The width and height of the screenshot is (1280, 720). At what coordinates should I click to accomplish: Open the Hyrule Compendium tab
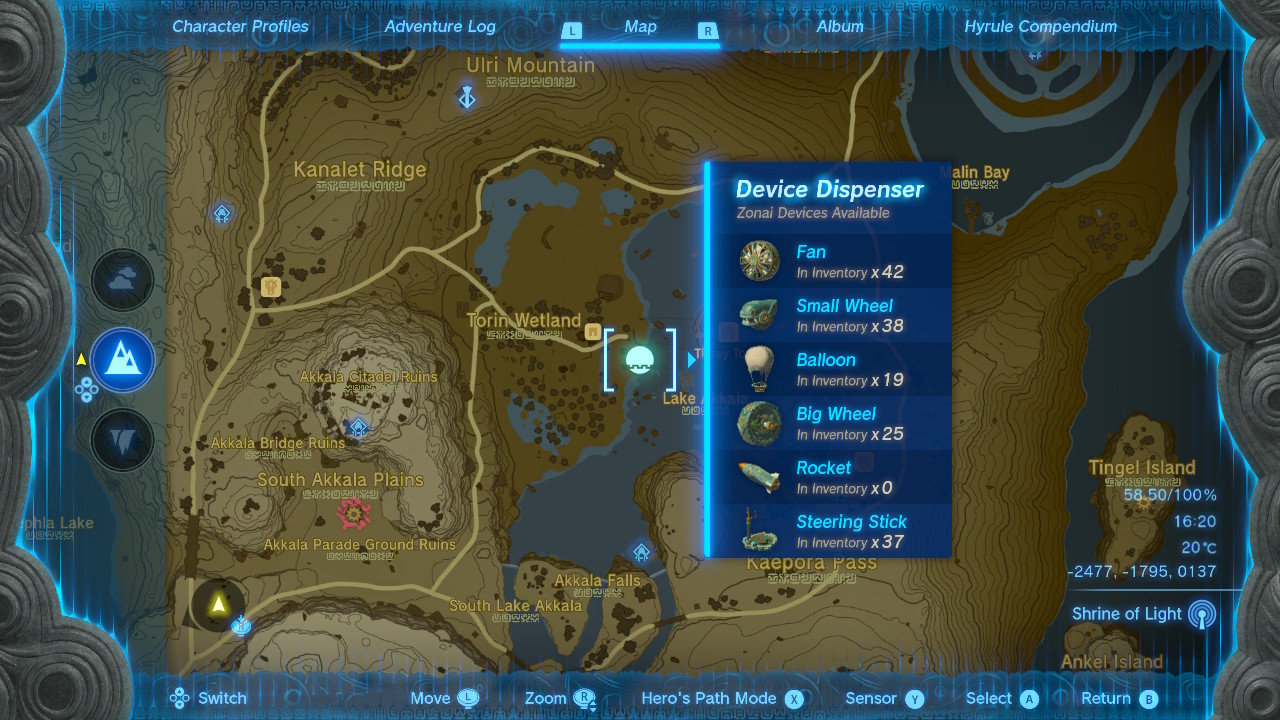(x=1040, y=27)
